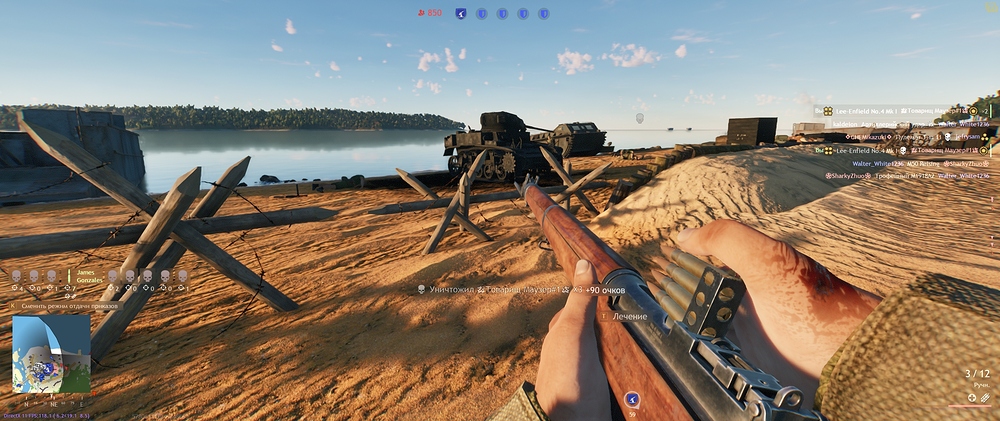Select squad member James Gonzales
Image resolution: width=1000 pixels, height=421 pixels.
tap(89, 275)
